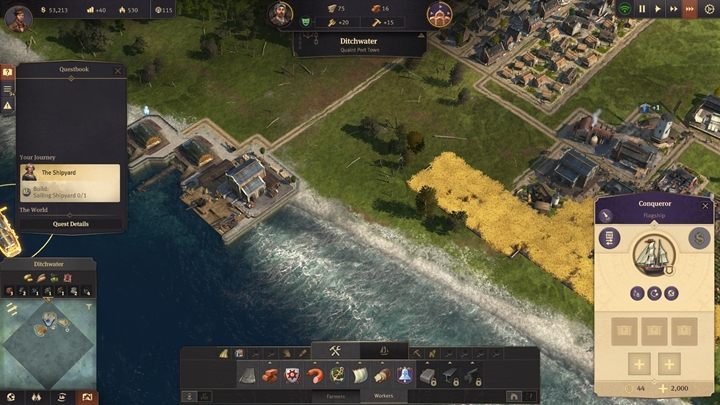Screen dimensions: 720x405
Task: Switch to the Workers build tab
Action: [383, 396]
